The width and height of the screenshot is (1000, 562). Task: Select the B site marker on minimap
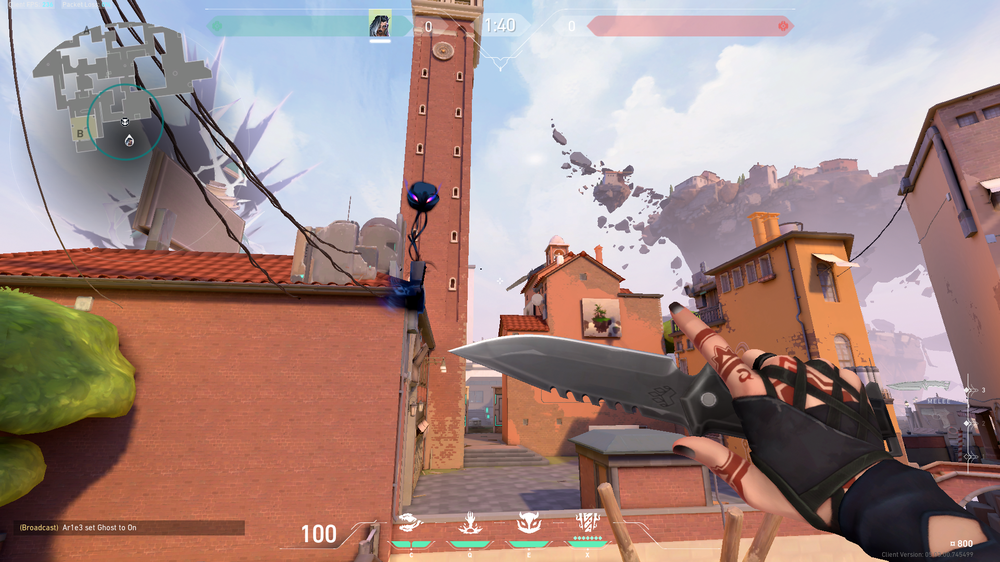(x=79, y=132)
